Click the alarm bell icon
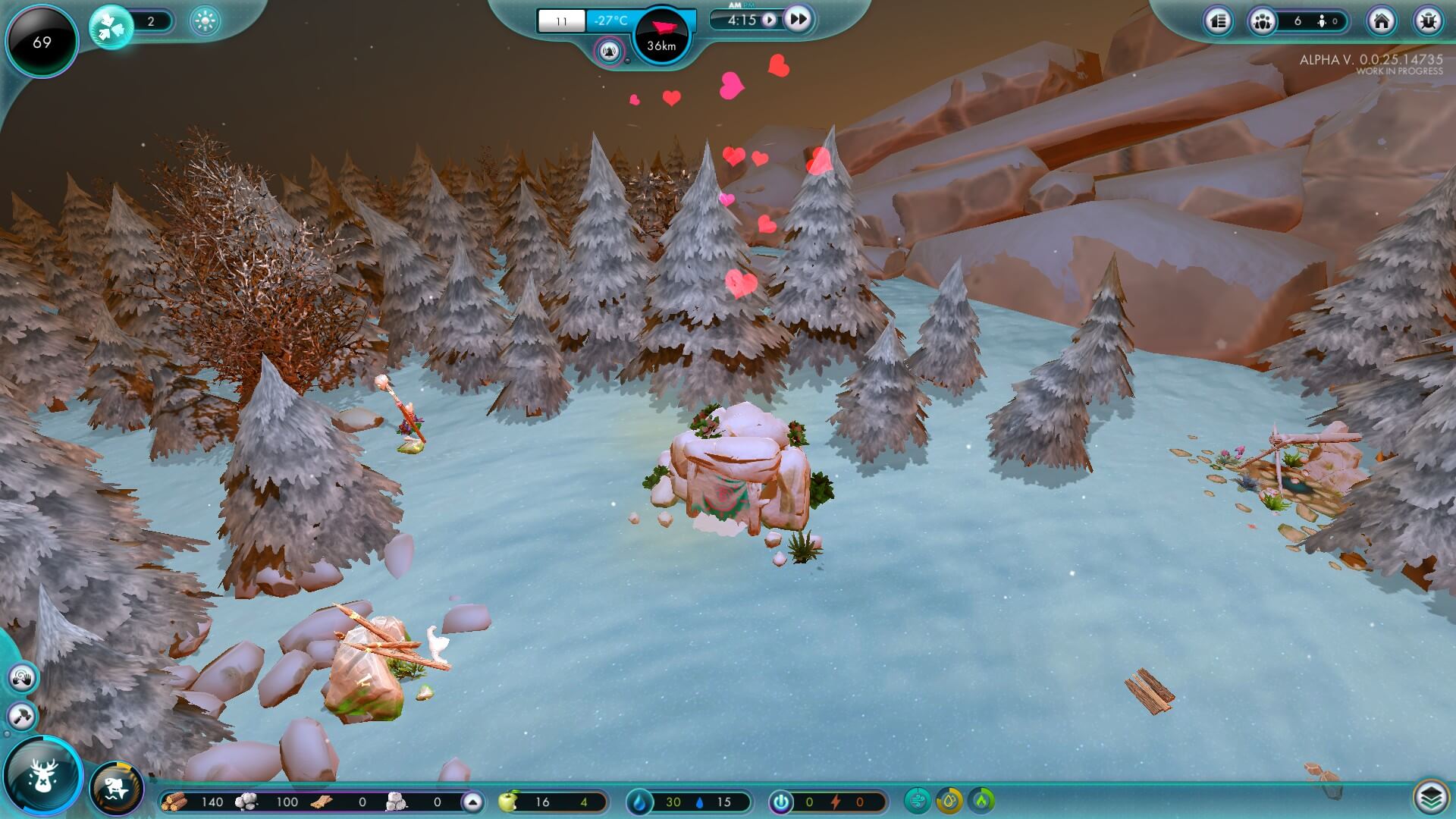Image resolution: width=1456 pixels, height=819 pixels. click(x=609, y=52)
